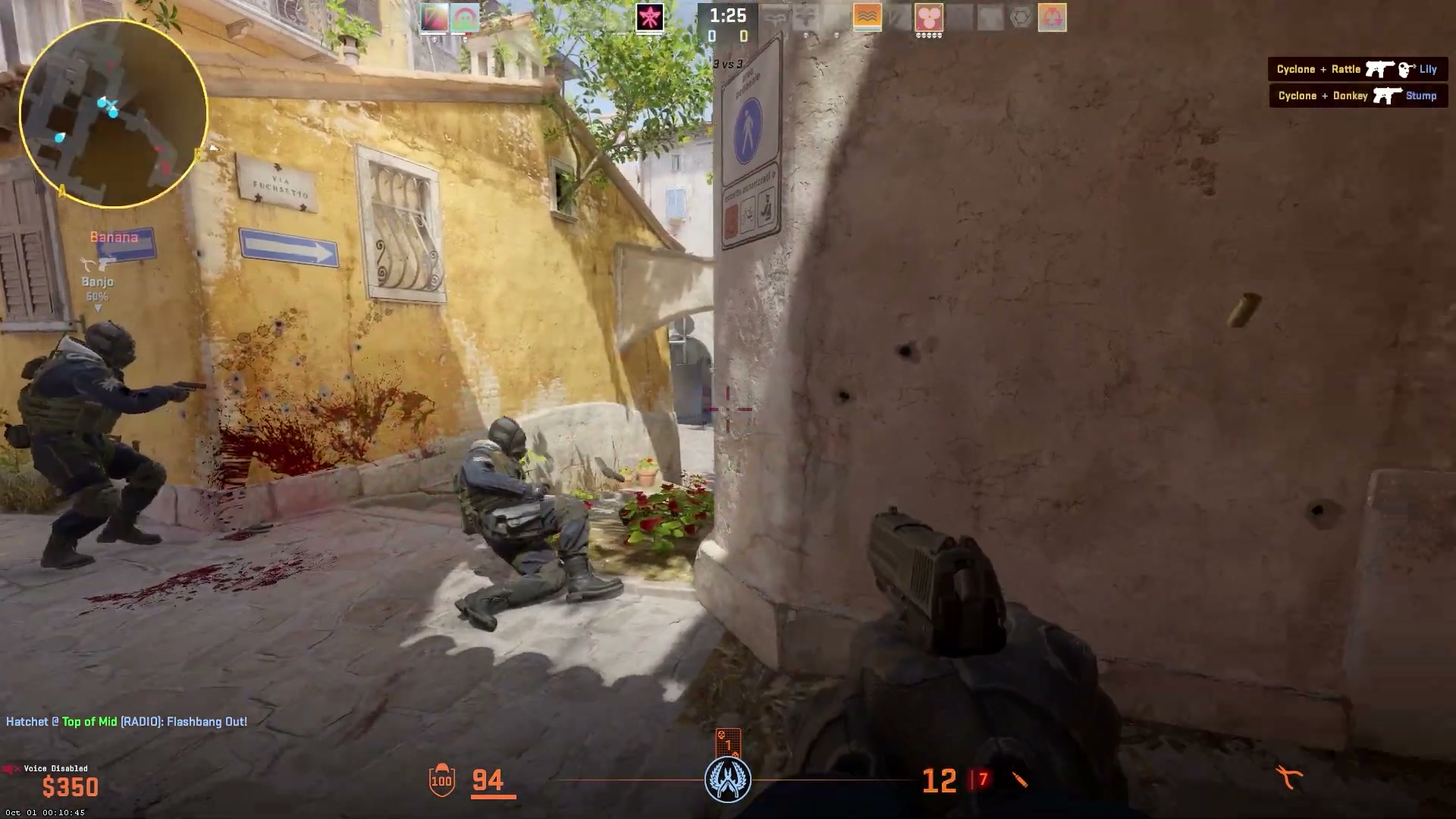
Task: Click the Cyclone and Rattle kill feed entry
Action: coord(1357,69)
